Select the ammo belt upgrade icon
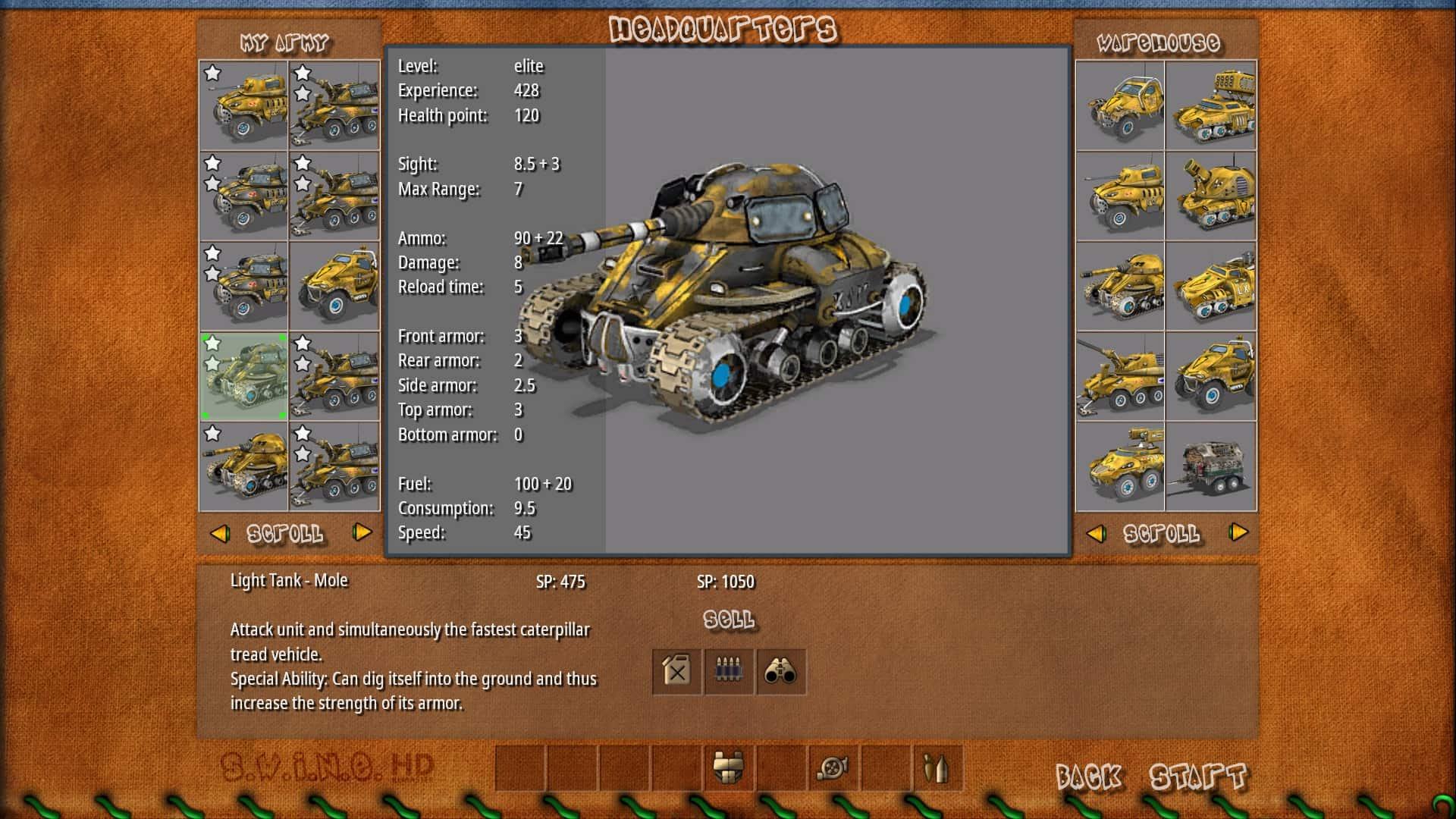This screenshot has height=819, width=1456. (x=729, y=671)
